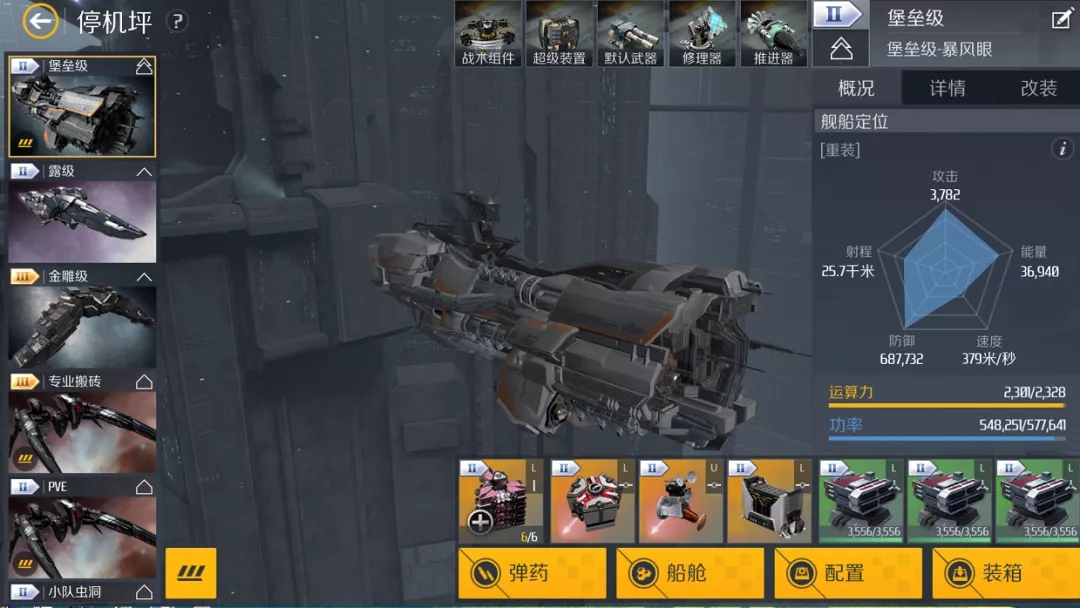Go back using the arrow button
Screen dimensions: 1080x608
[x=41, y=20]
